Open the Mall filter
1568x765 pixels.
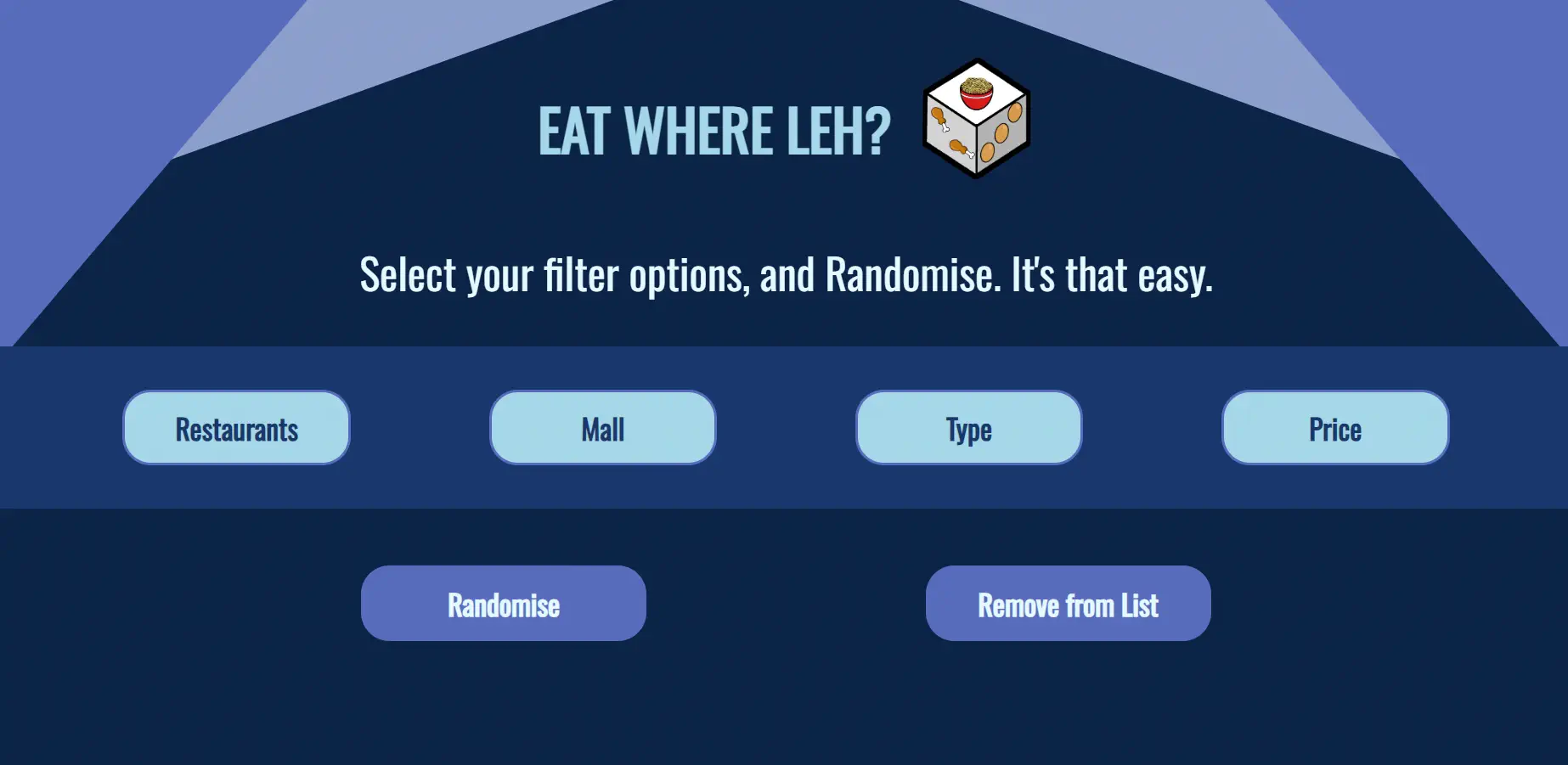tap(602, 428)
